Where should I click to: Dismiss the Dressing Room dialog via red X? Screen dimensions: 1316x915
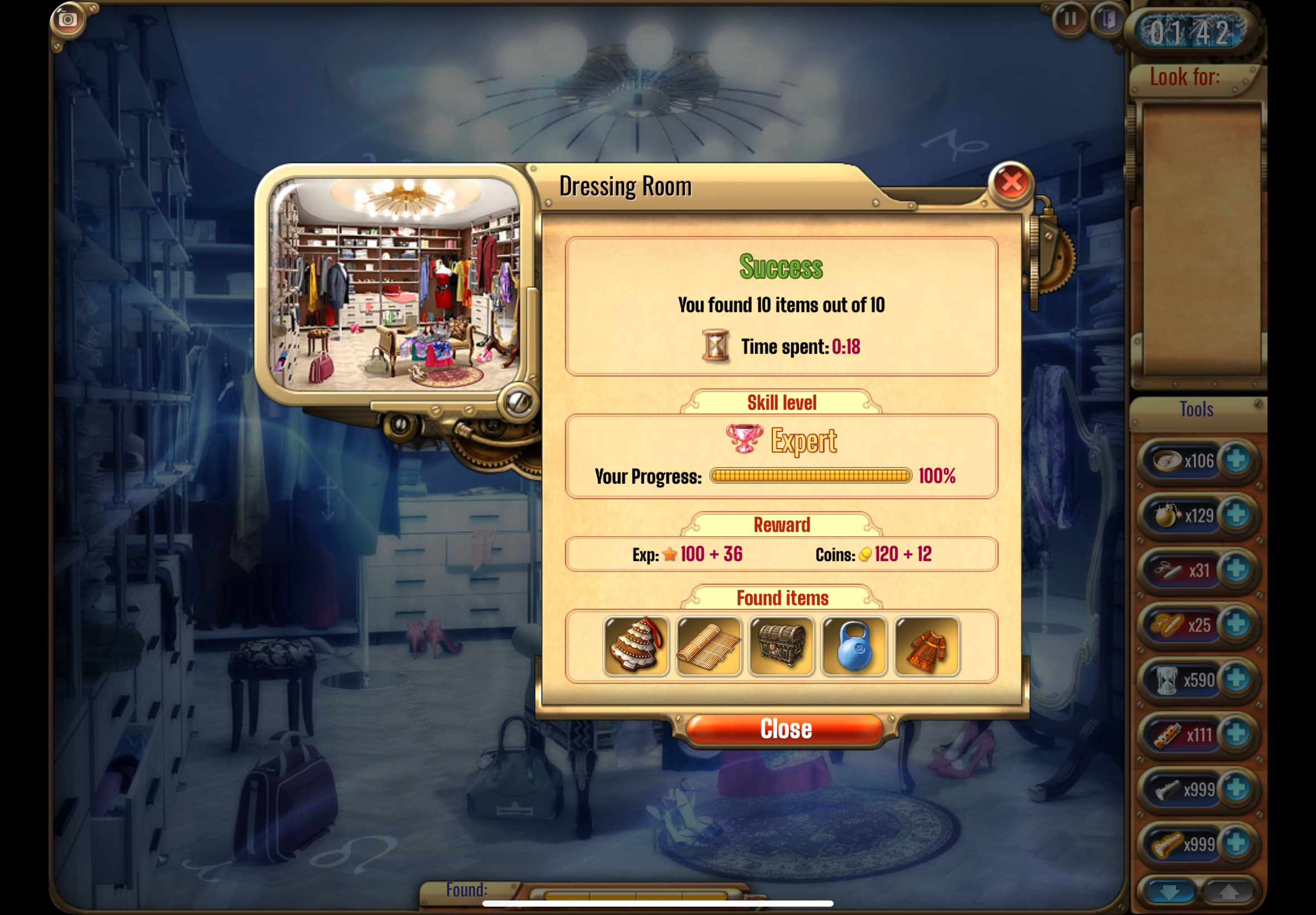coord(1011,183)
